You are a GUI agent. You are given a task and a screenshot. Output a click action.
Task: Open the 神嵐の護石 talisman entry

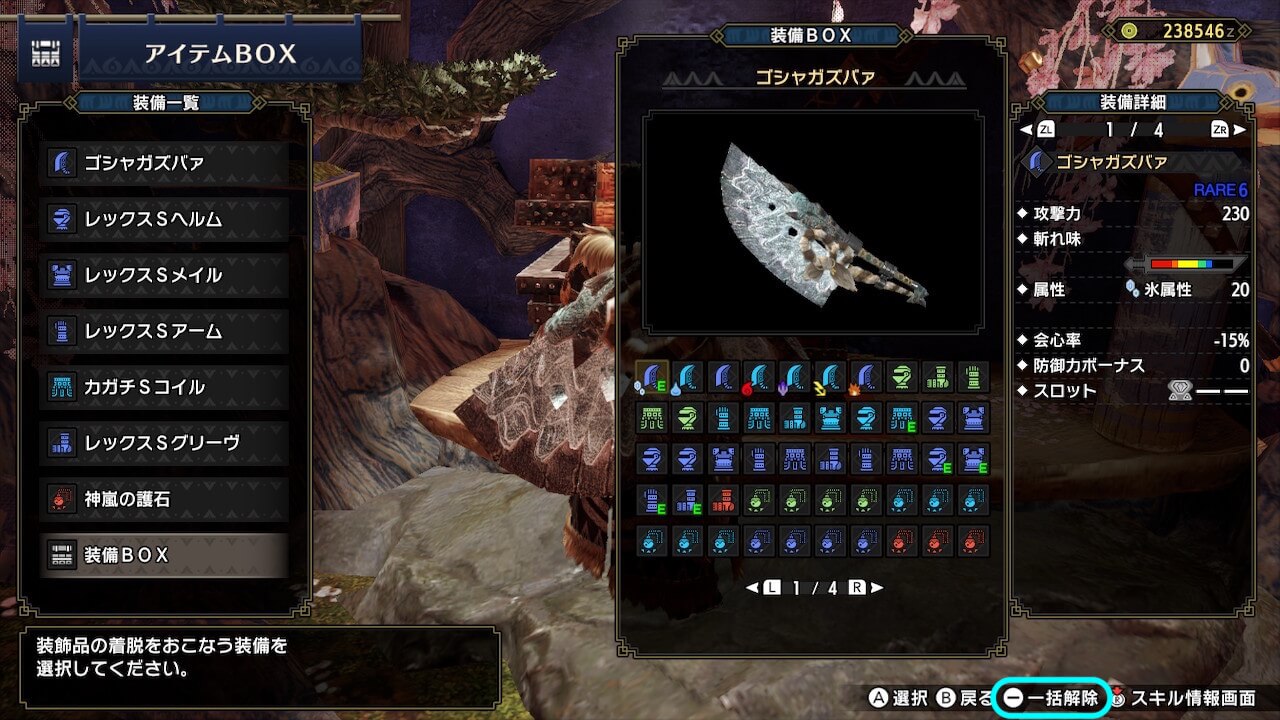click(x=165, y=499)
